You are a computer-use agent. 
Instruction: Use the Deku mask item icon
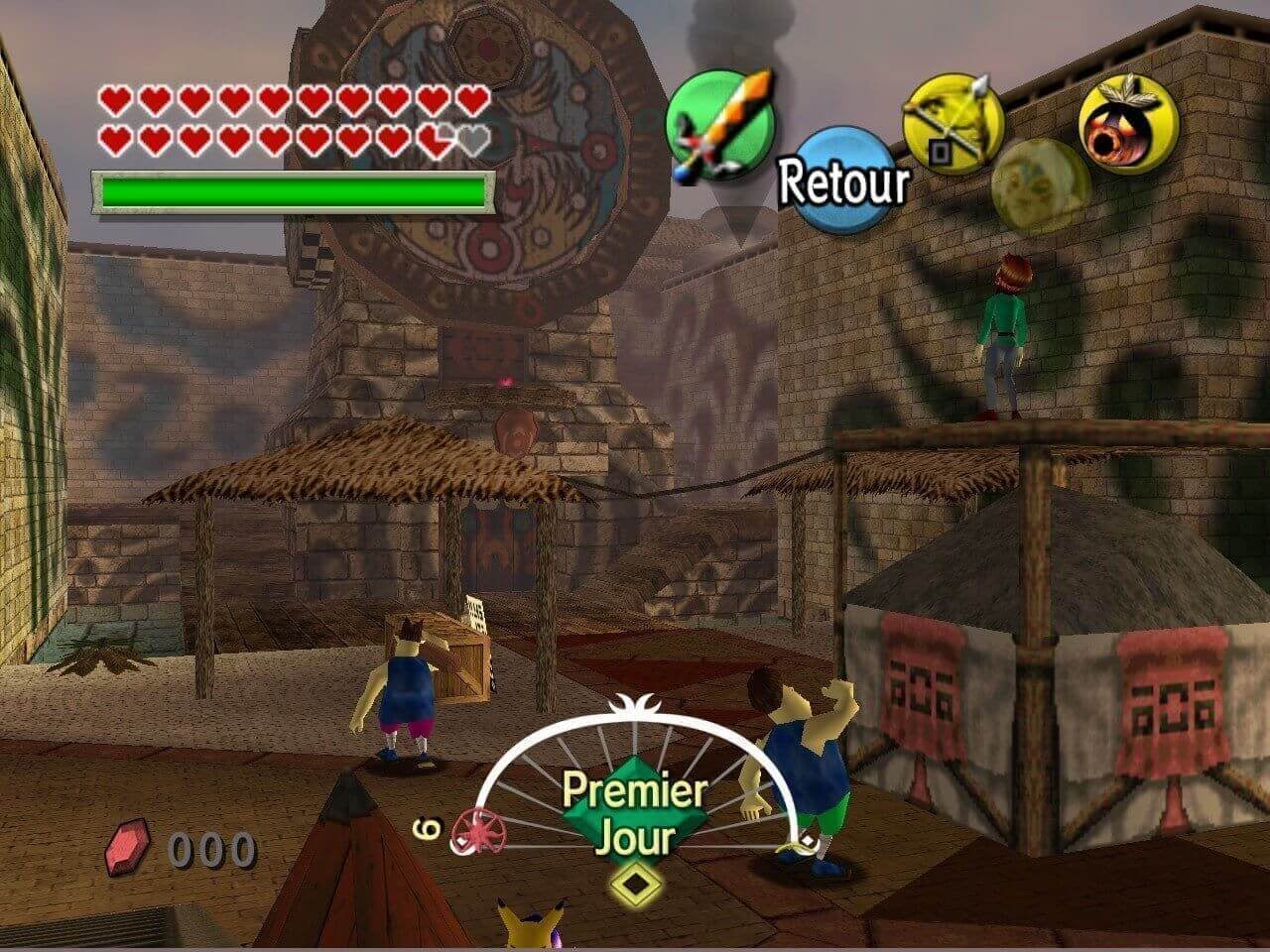pos(1127,125)
